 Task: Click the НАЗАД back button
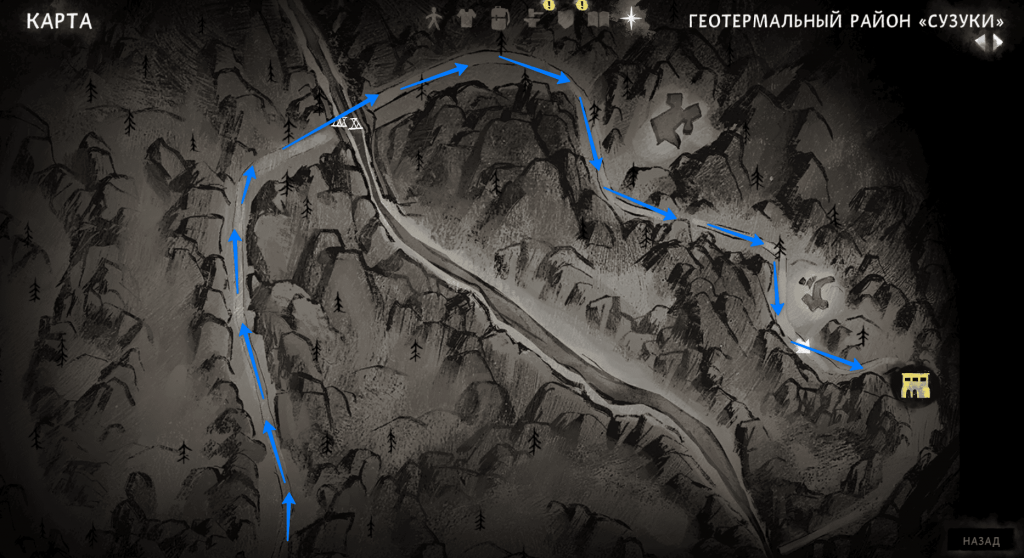pyautogui.click(x=981, y=541)
